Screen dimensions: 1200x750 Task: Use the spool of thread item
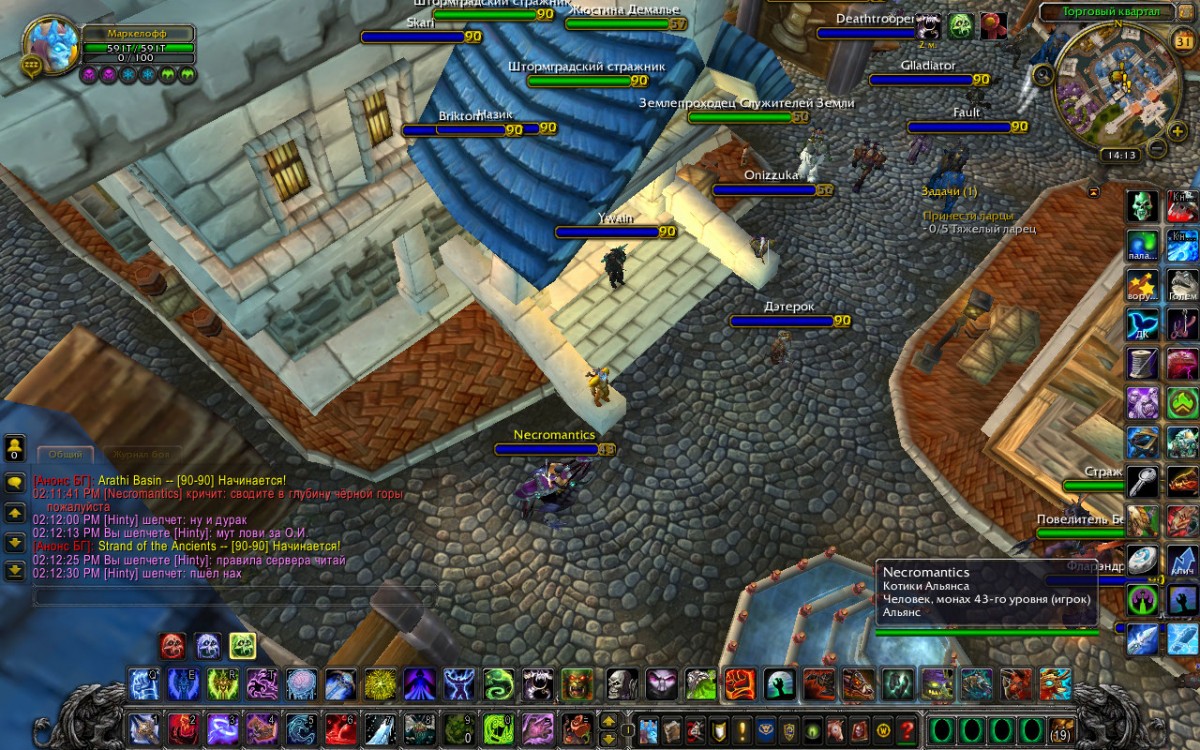click(1143, 363)
